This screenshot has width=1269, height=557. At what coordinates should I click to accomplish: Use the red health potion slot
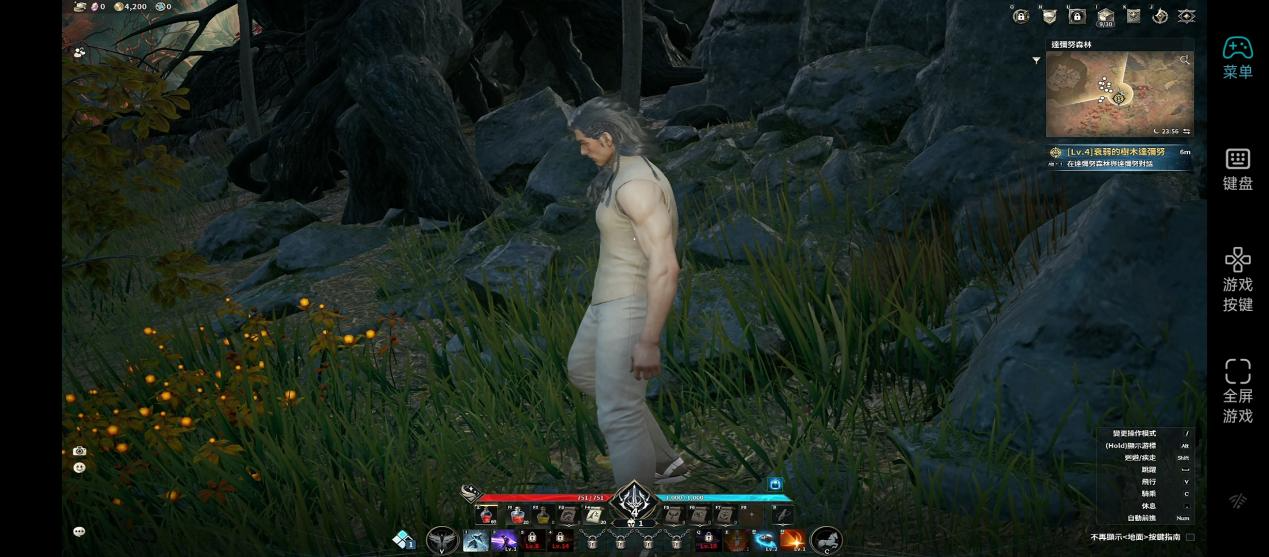488,515
